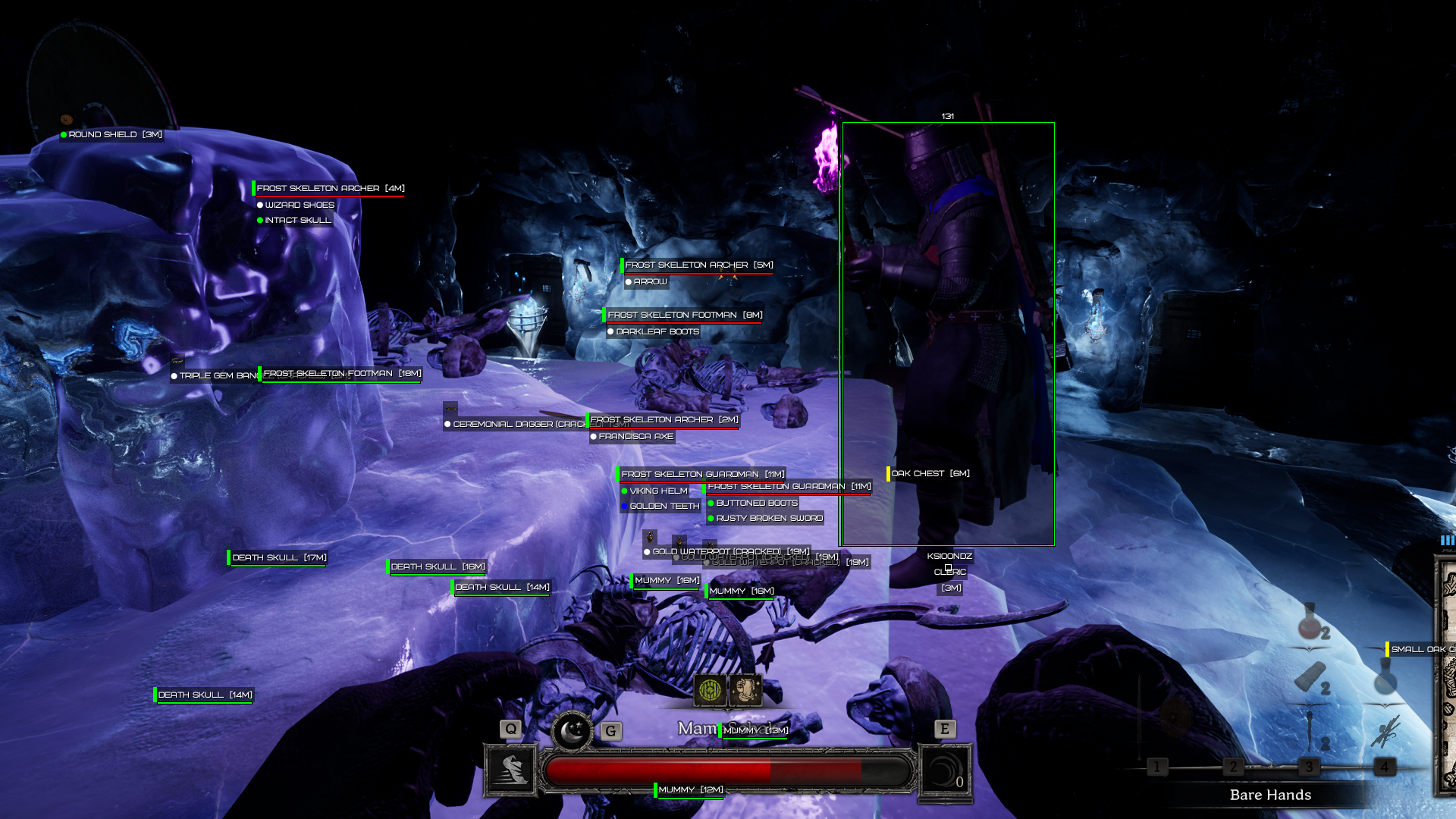Activate the sprint skill icon
Viewport: 1456px width, 819px height.
point(511,770)
